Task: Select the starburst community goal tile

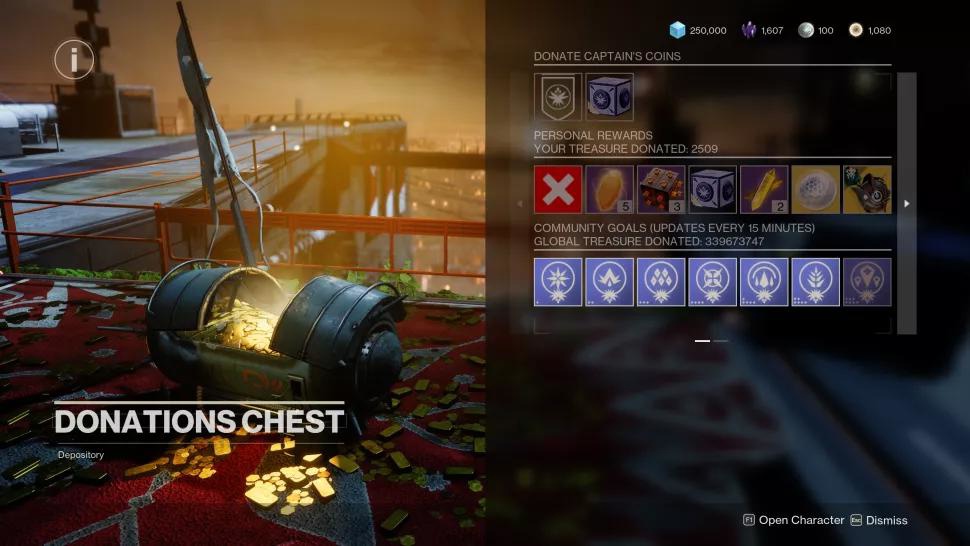Action: (x=558, y=282)
